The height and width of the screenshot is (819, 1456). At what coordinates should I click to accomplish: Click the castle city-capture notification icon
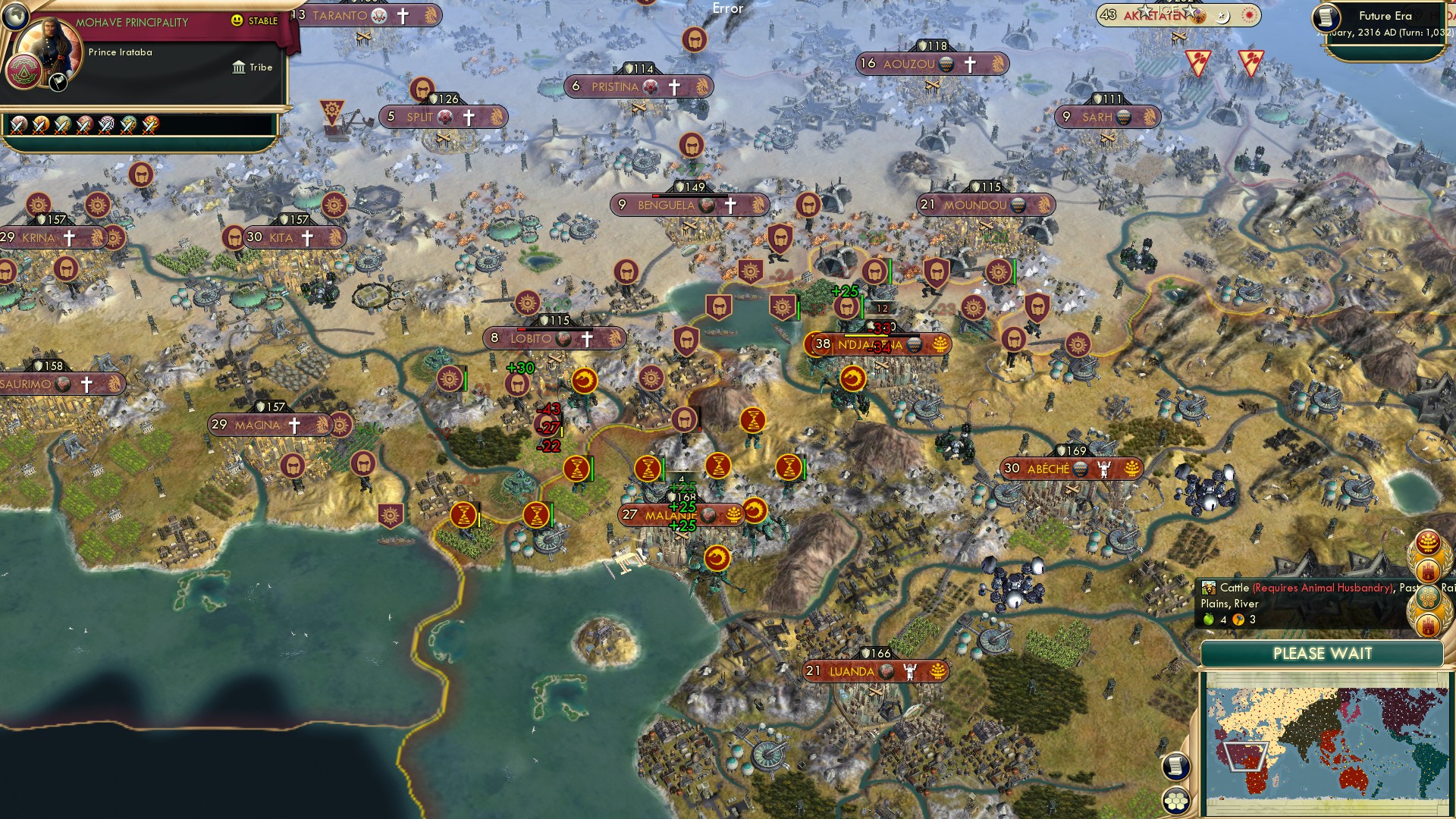tap(1426, 570)
